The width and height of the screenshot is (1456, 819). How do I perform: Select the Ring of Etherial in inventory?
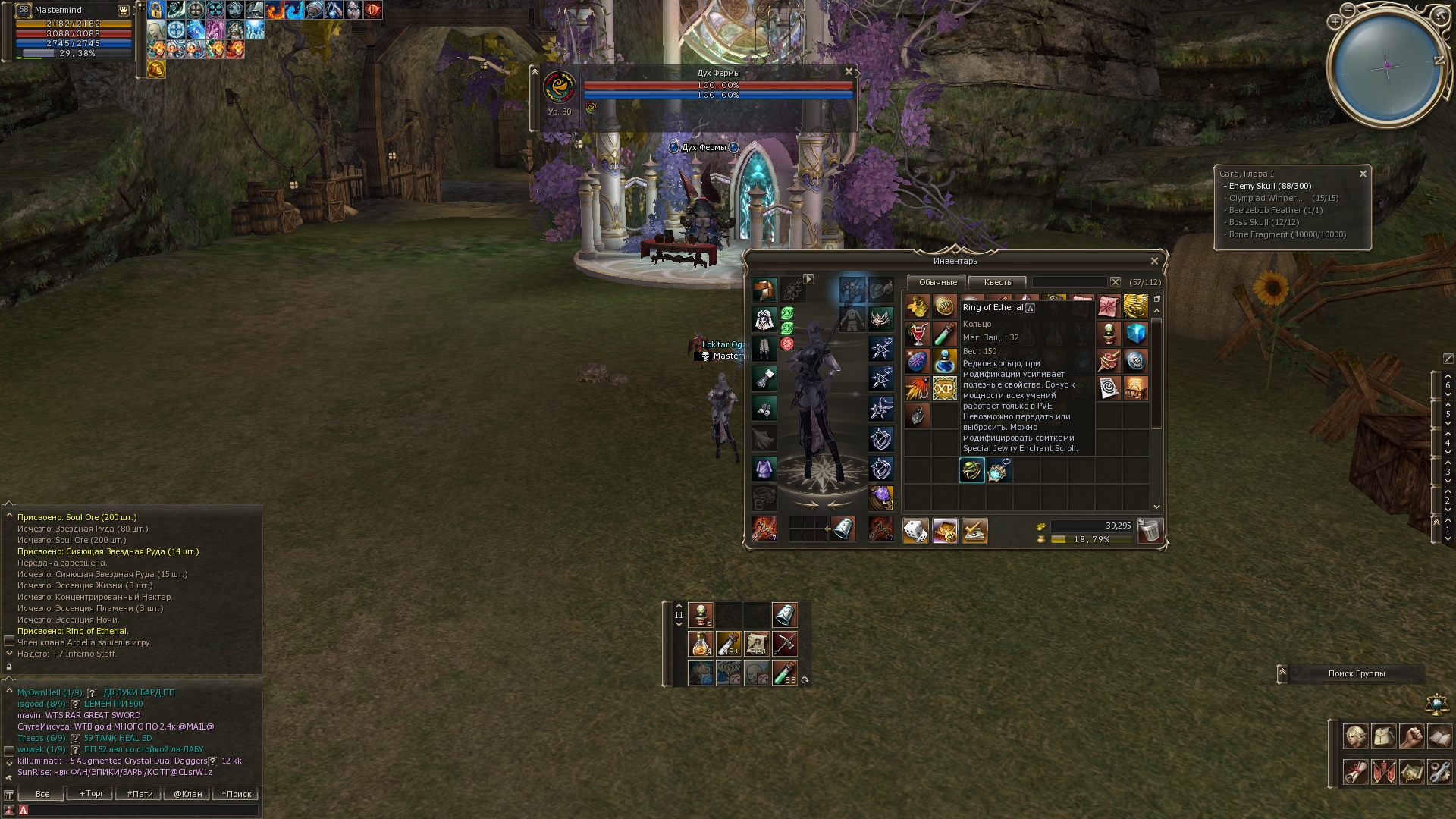971,470
